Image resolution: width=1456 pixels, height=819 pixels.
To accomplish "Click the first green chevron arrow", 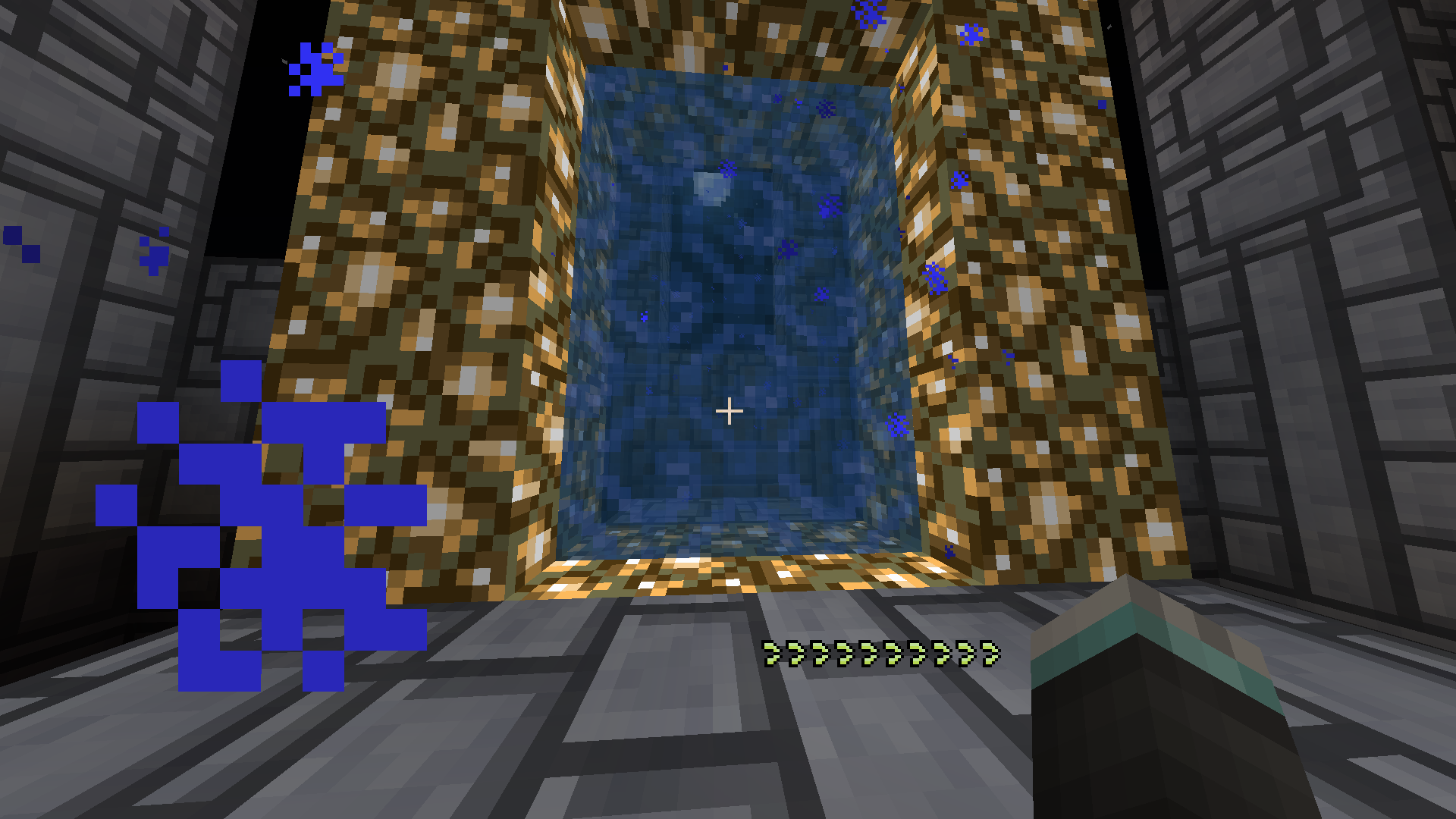I will coord(771,654).
